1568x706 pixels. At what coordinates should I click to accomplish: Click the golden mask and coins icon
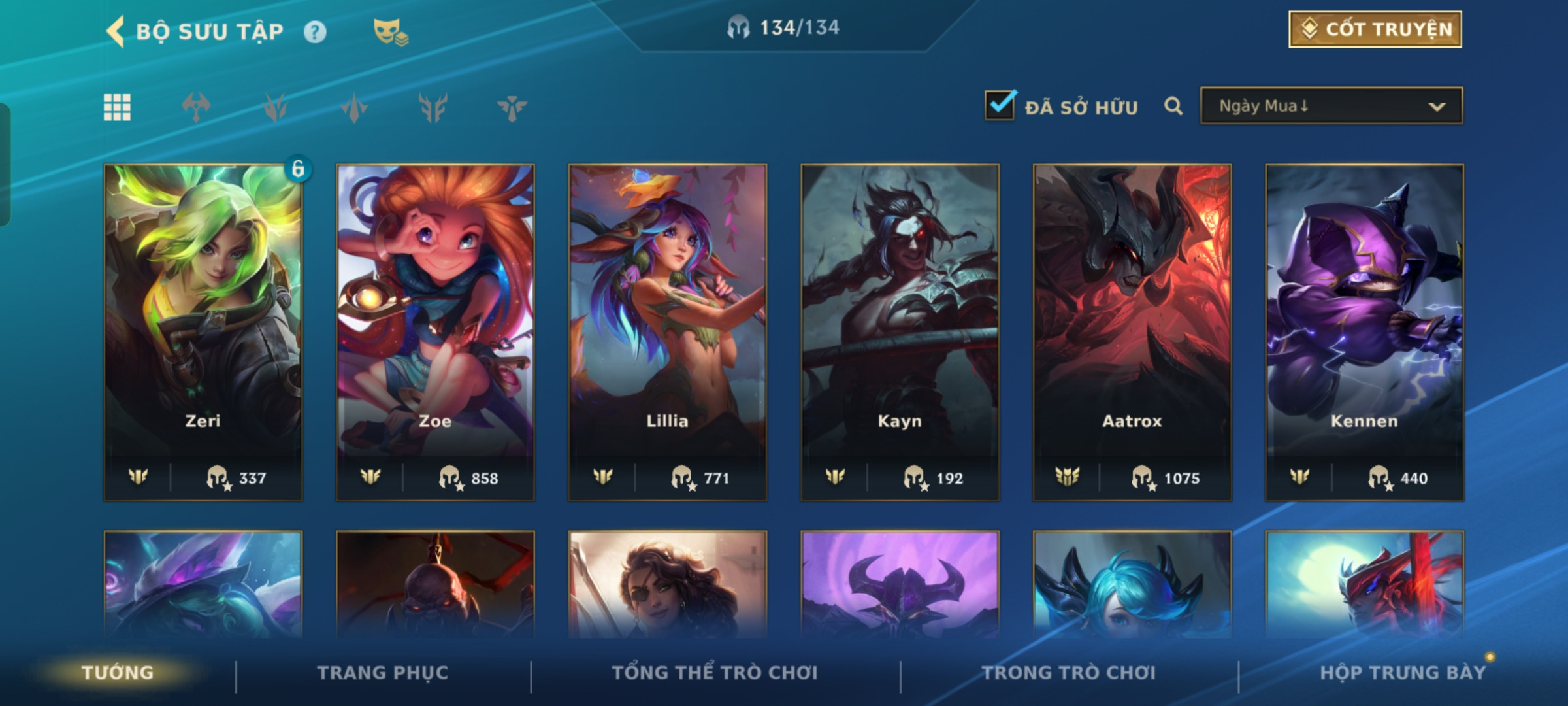click(x=391, y=31)
